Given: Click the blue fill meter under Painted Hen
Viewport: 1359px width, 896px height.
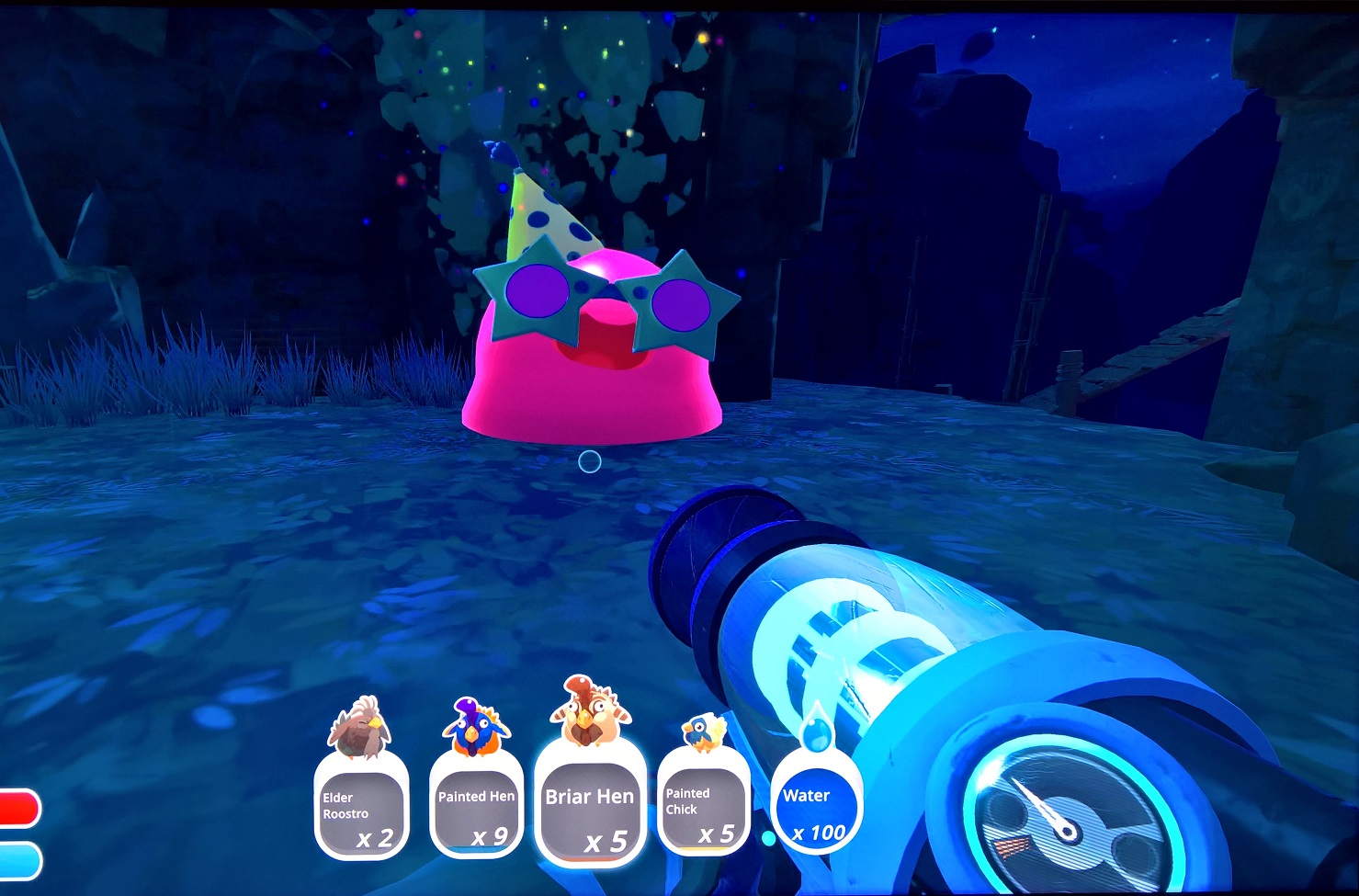Looking at the screenshot, I should pos(474,850).
